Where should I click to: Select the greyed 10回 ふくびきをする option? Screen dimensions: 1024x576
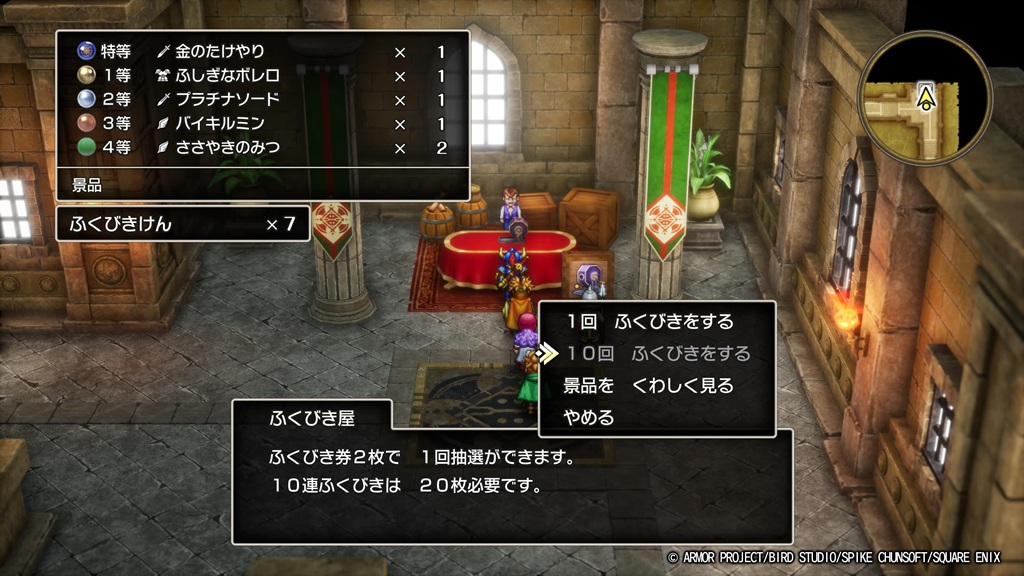coord(657,354)
